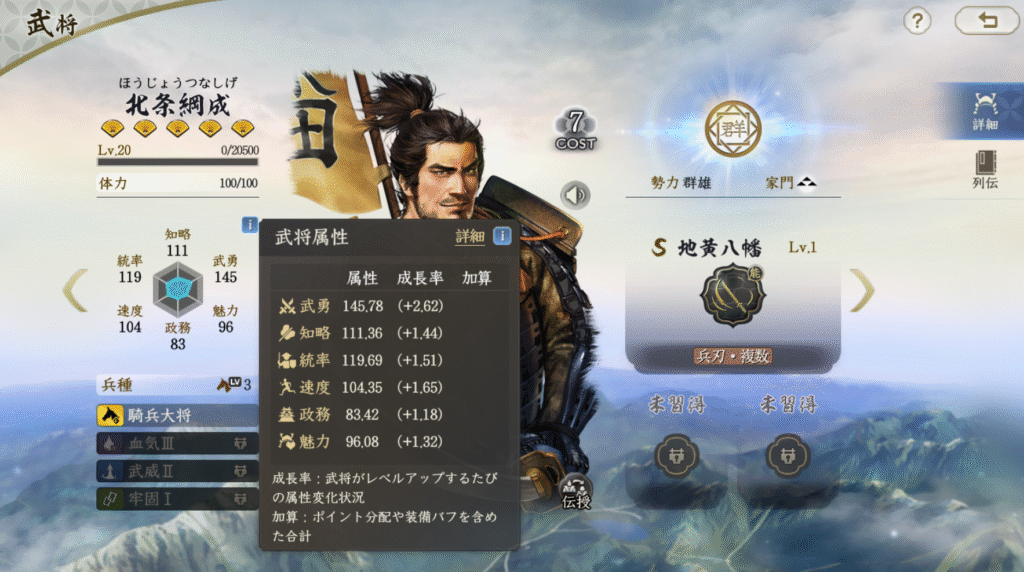The width and height of the screenshot is (1024, 572).
Task: Click the info icon above the stats chart
Action: (249, 225)
